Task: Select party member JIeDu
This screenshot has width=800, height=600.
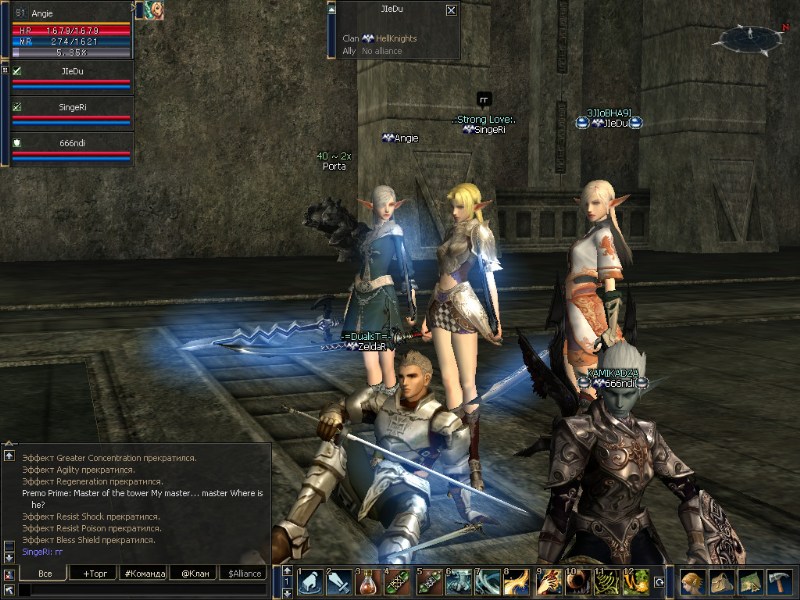Action: click(x=71, y=78)
